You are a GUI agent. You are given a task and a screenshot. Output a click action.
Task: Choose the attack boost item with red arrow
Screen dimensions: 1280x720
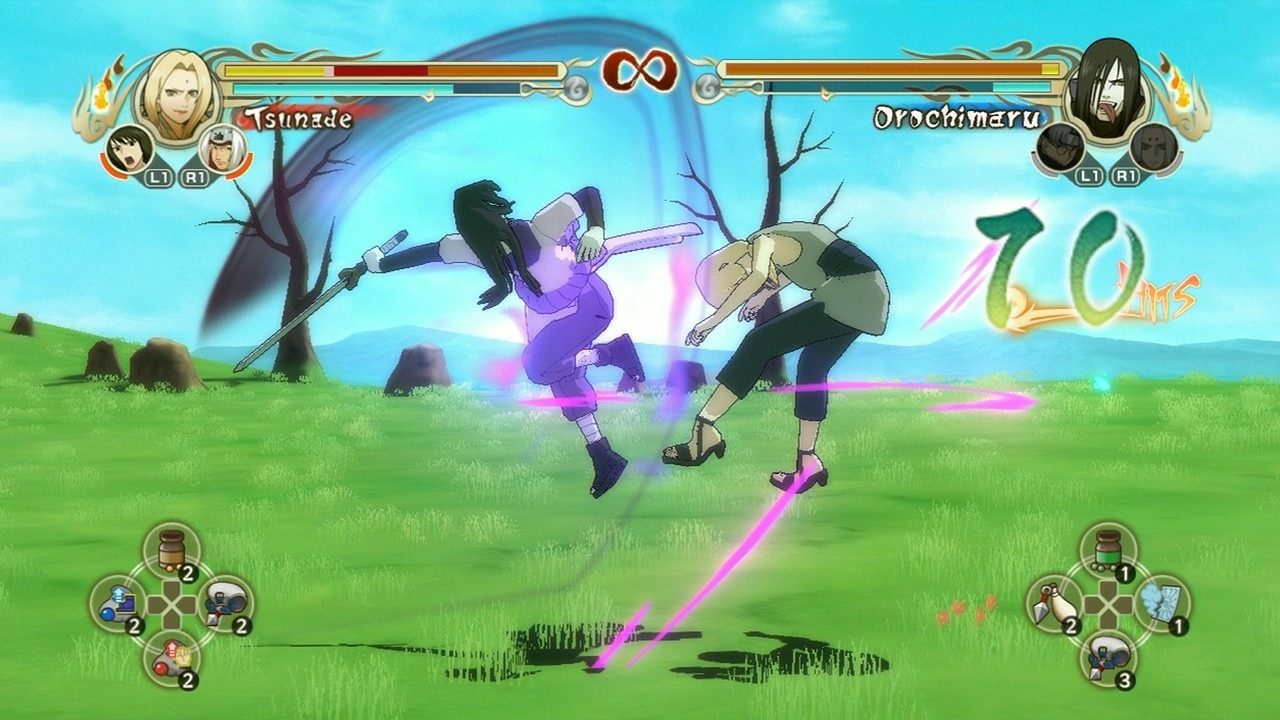point(174,660)
